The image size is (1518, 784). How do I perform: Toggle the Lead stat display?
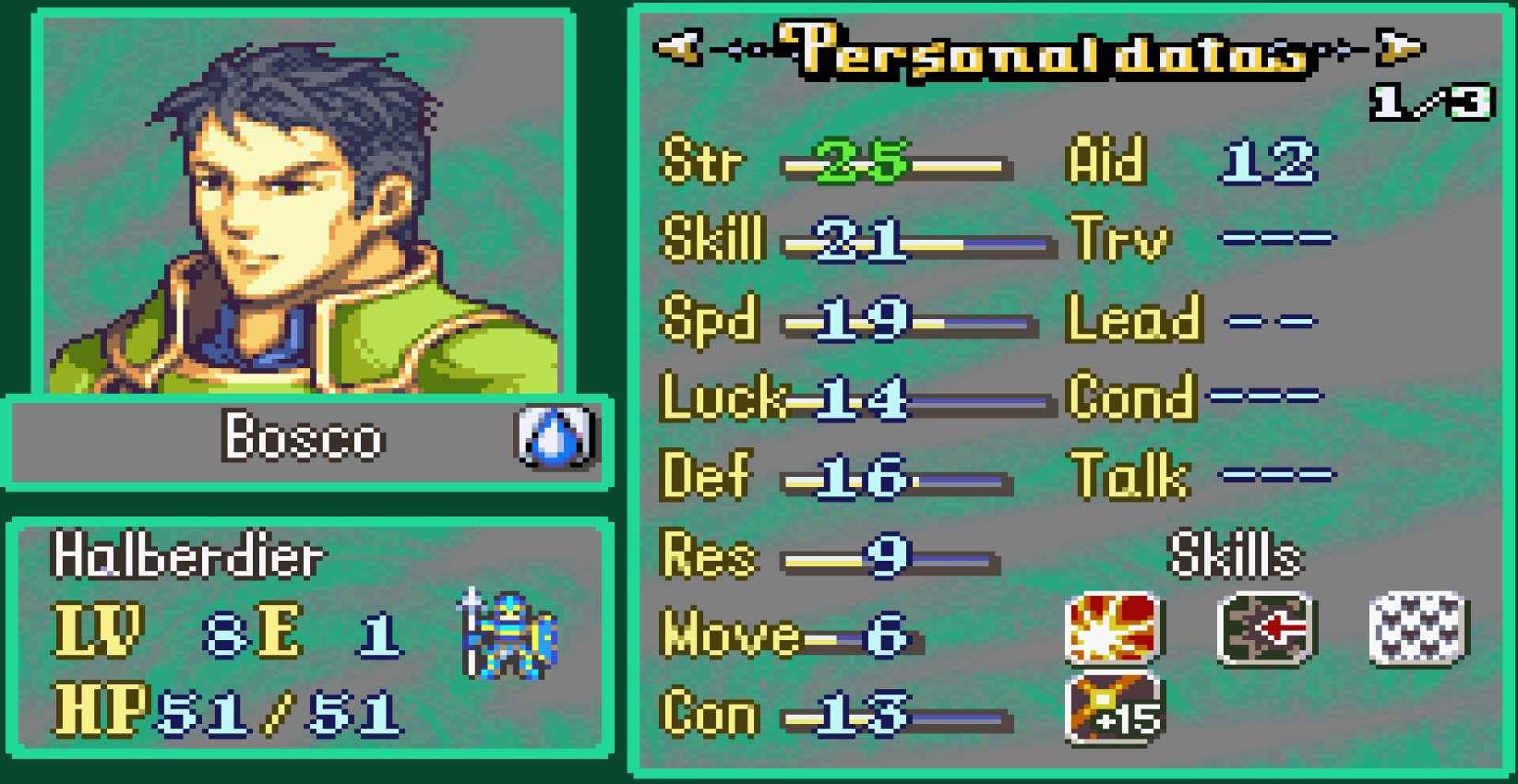[x=1135, y=318]
